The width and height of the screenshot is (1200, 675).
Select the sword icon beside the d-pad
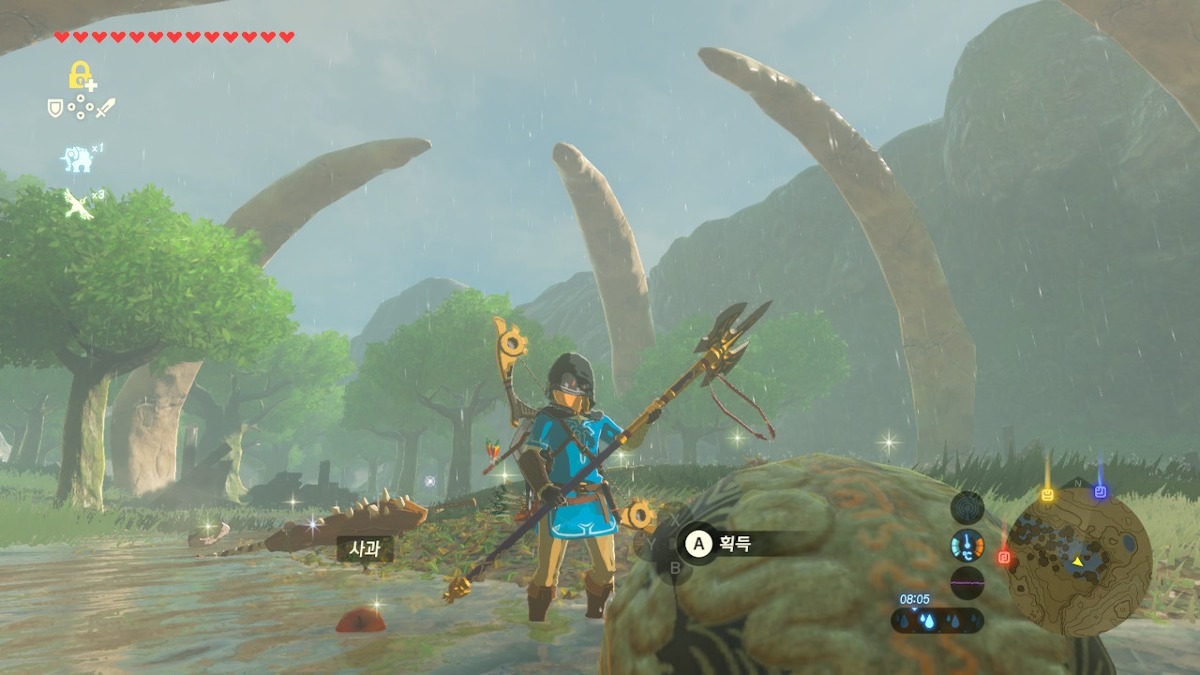point(105,107)
